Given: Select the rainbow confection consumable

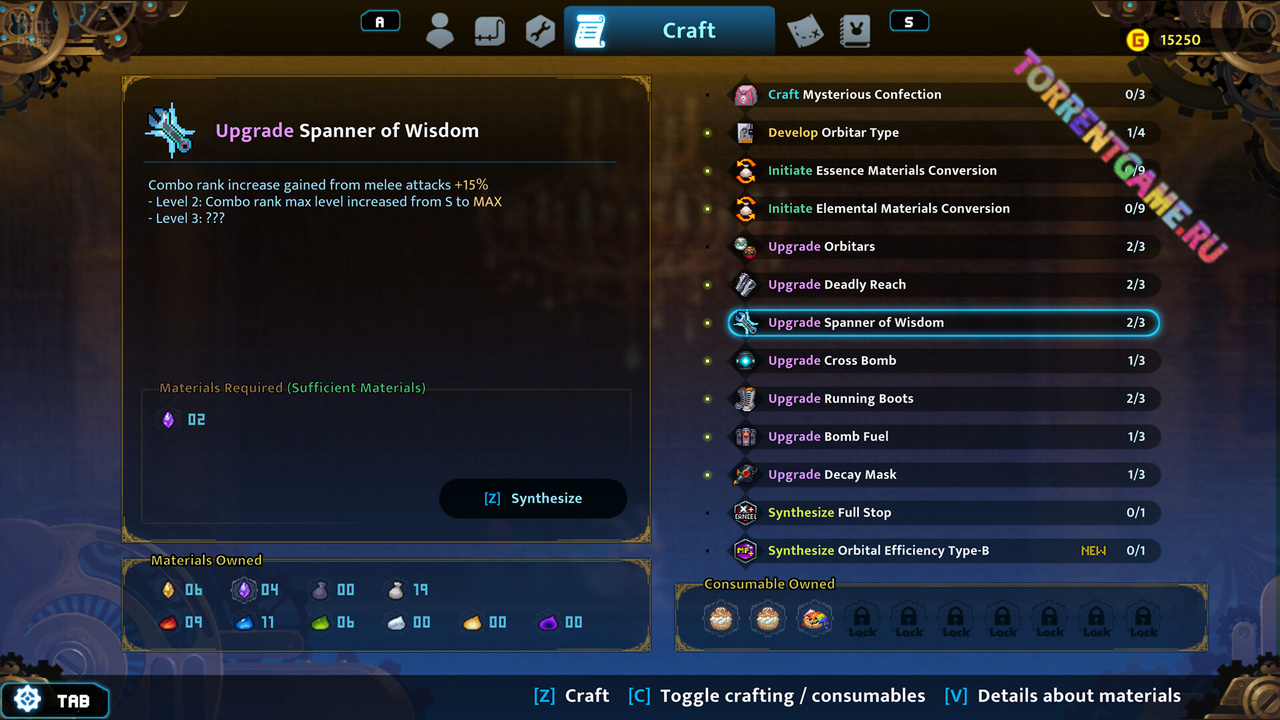Looking at the screenshot, I should pos(815,619).
